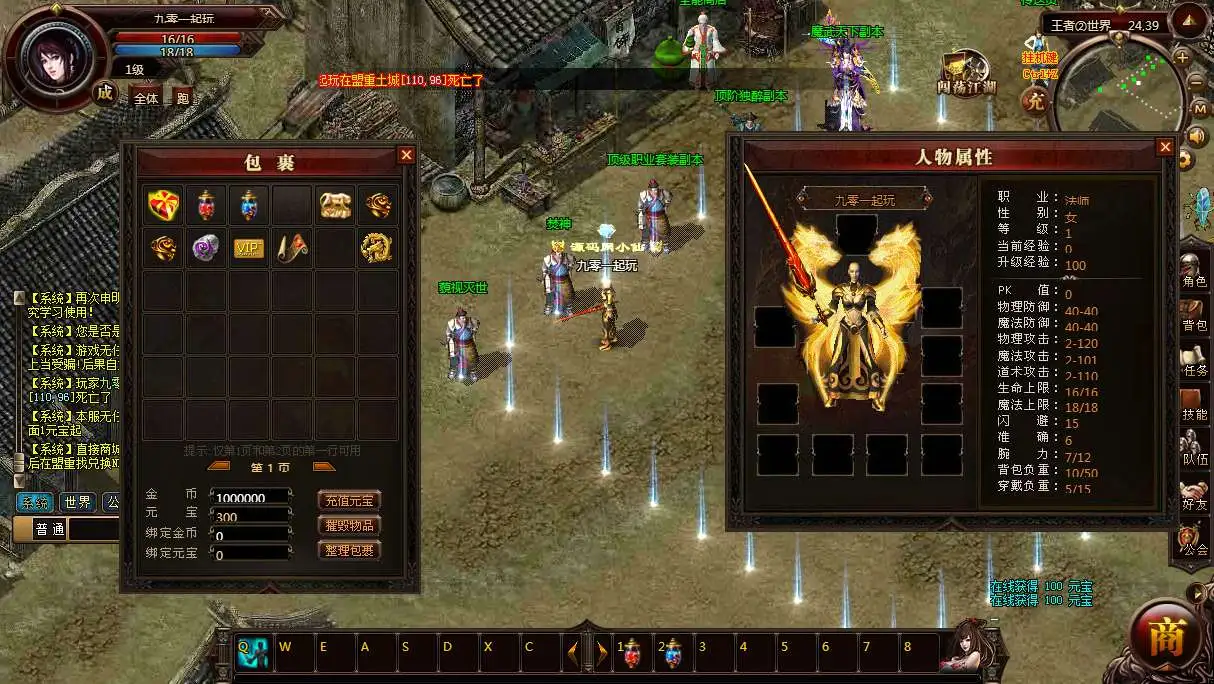Toggle the 跑 run mode button
The width and height of the screenshot is (1214, 684).
pyautogui.click(x=182, y=98)
